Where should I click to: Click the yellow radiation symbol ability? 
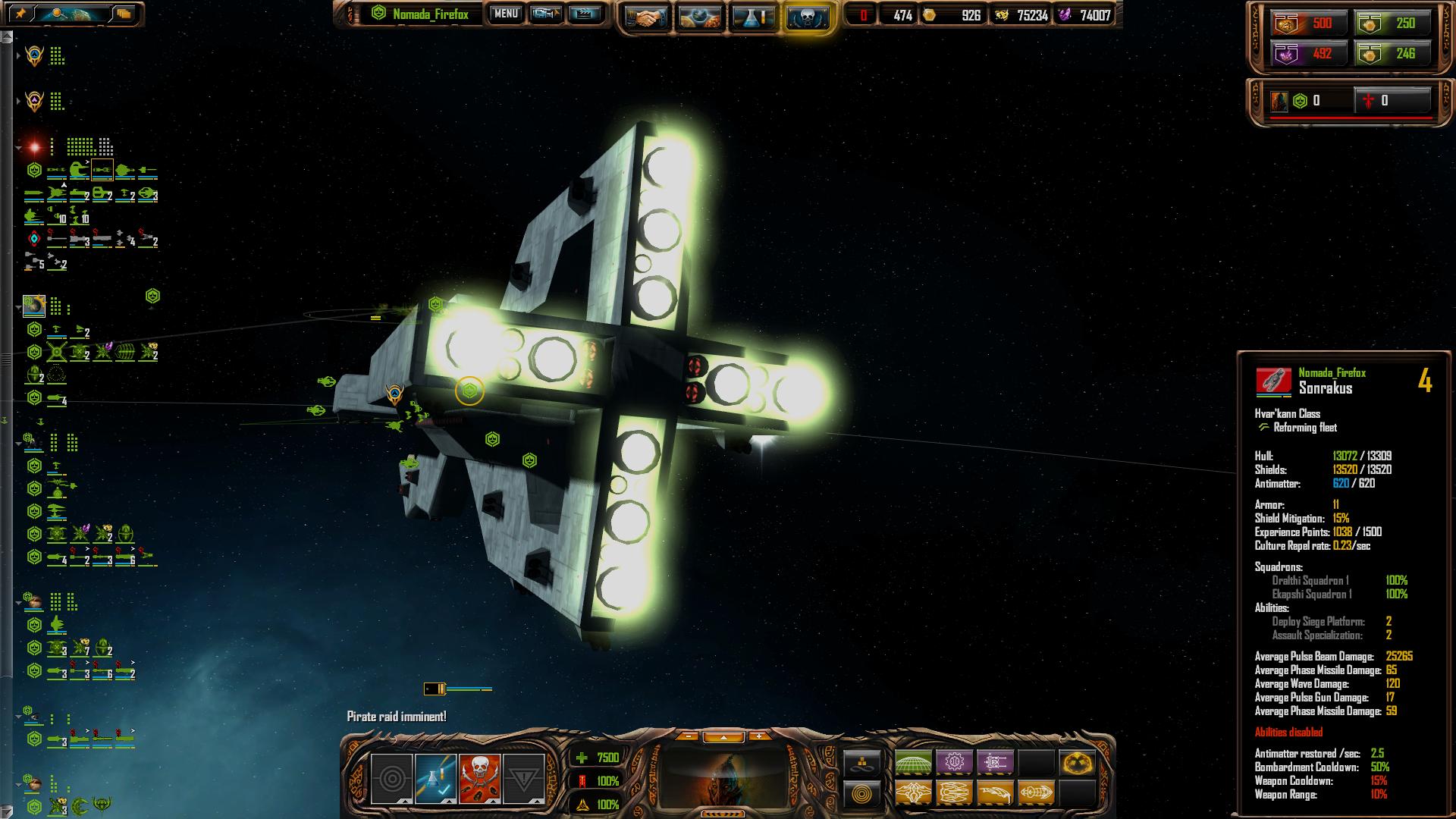pyautogui.click(x=1078, y=761)
